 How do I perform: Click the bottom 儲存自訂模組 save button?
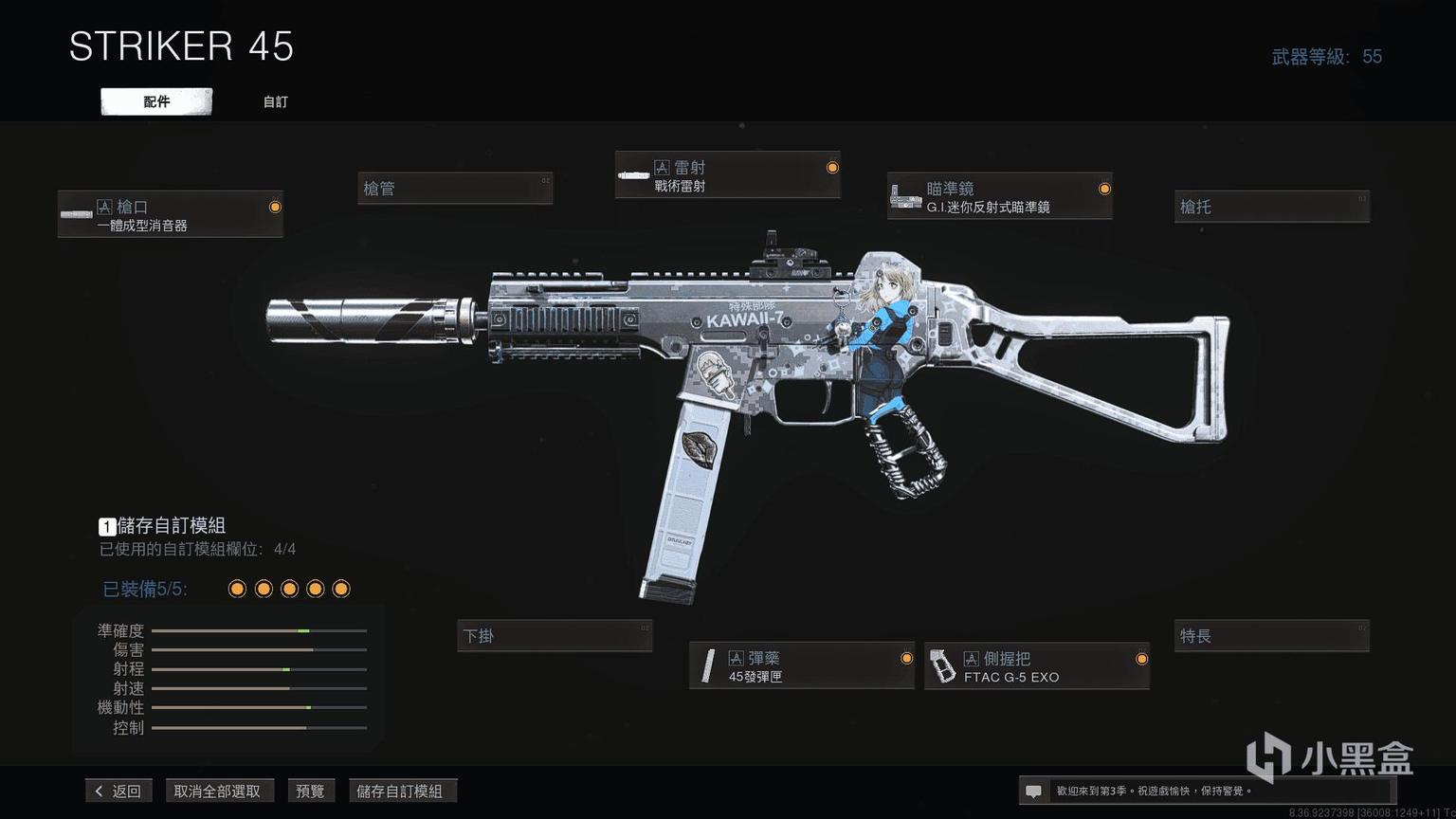coord(399,791)
